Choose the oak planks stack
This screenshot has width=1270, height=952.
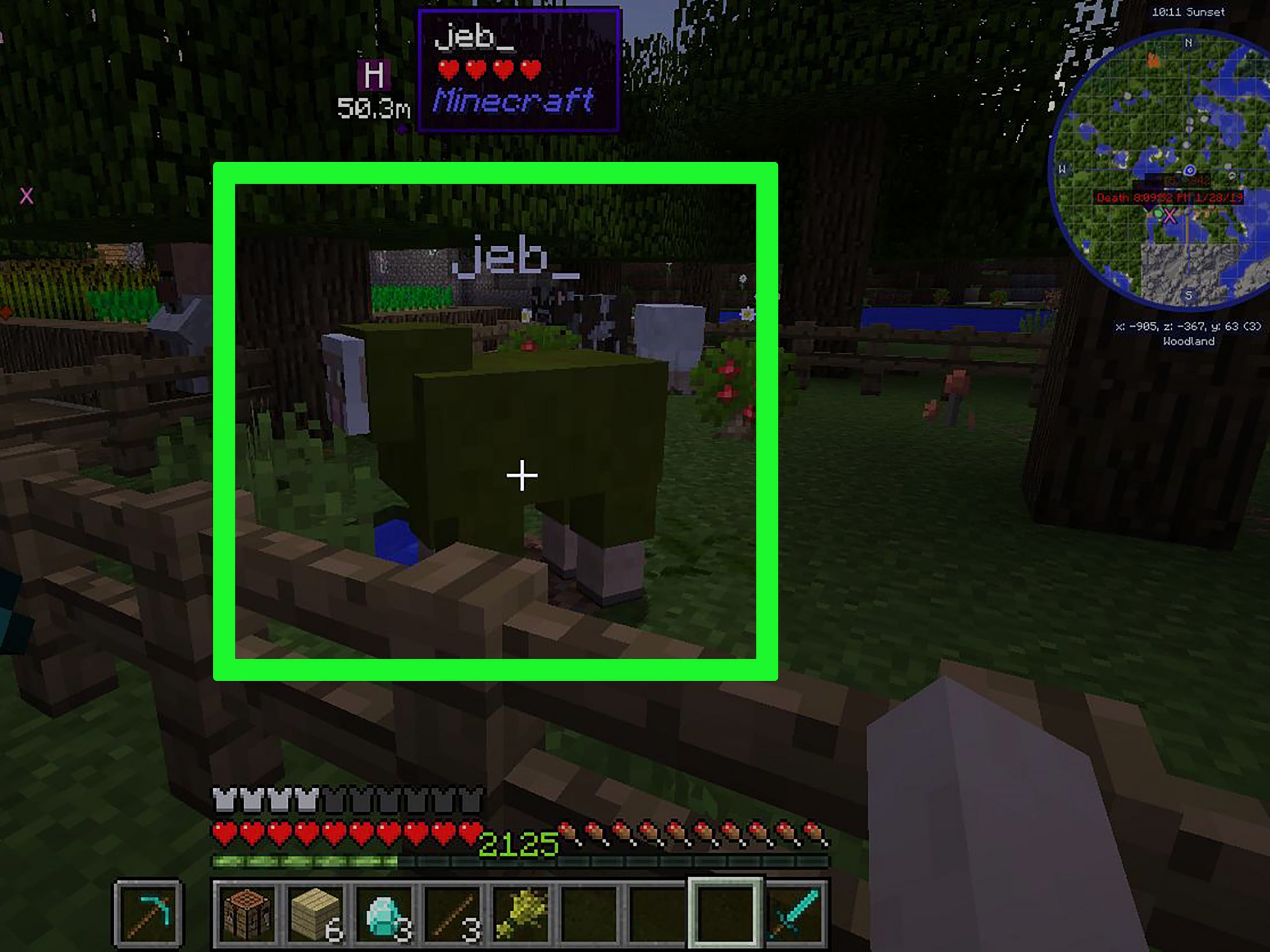(315, 913)
